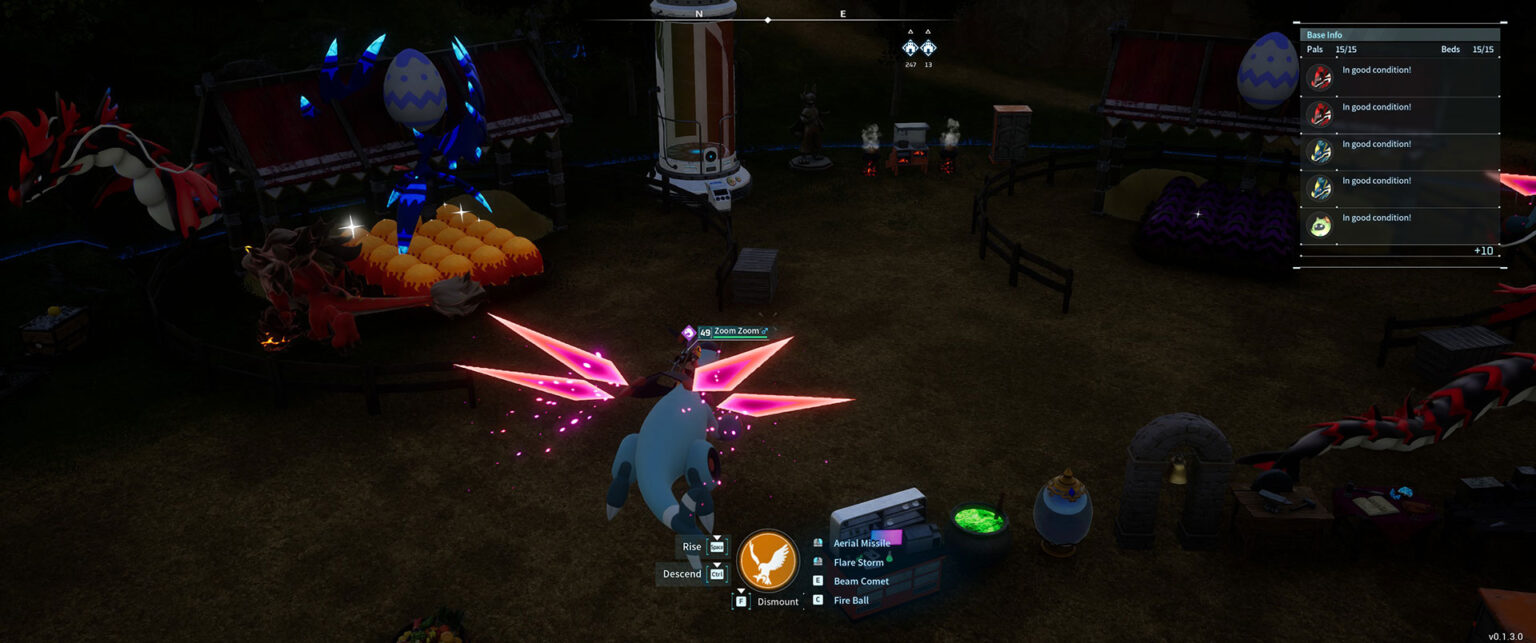Select the orange bird mount emblem
Viewport: 1536px width, 643px height.
tap(768, 561)
